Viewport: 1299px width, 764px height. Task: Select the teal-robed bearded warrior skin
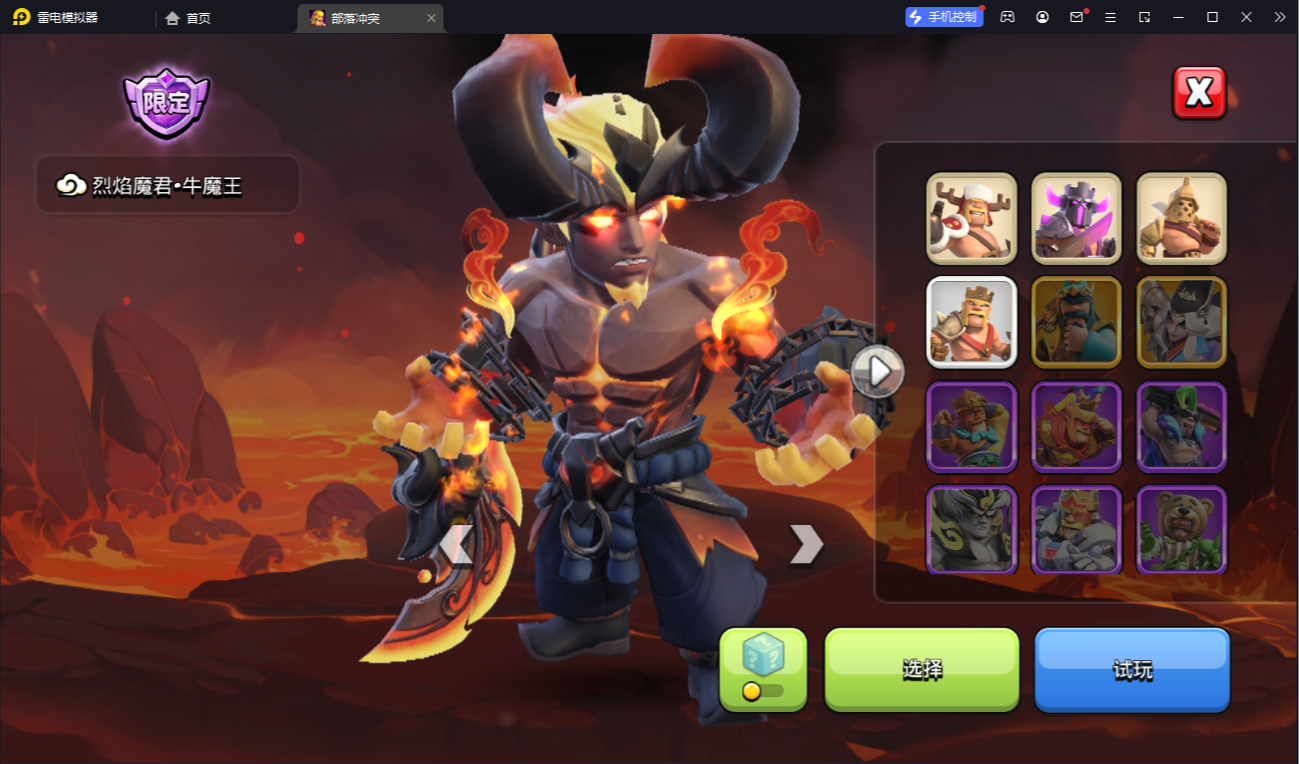tap(1076, 322)
